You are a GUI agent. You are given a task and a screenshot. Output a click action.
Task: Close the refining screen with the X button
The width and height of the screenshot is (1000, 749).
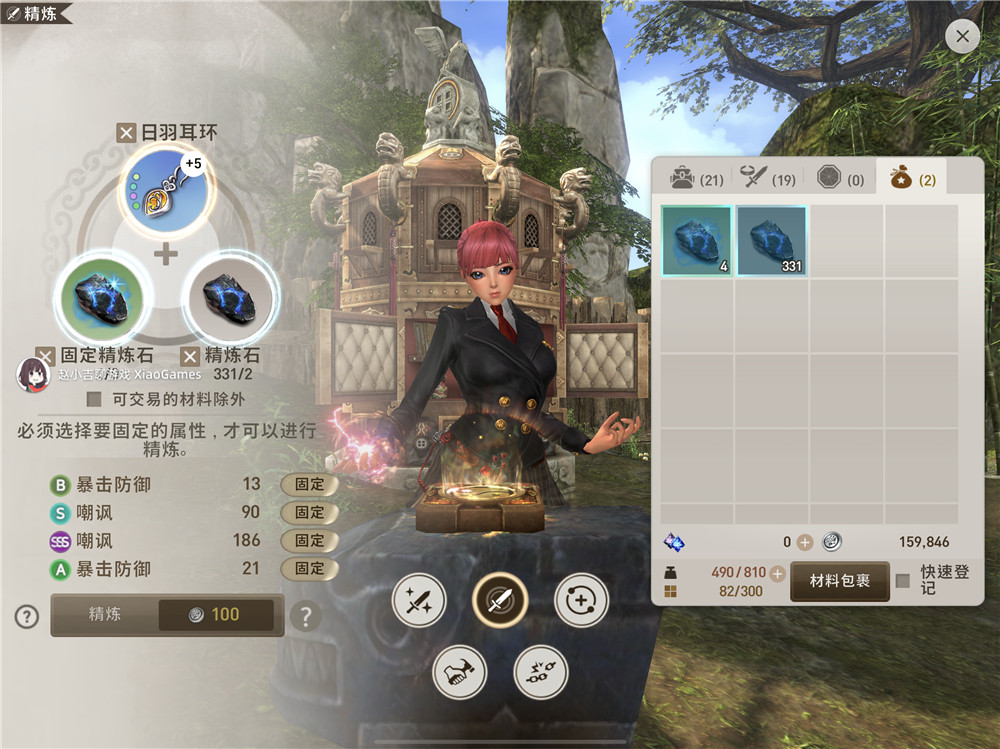[x=962, y=37]
